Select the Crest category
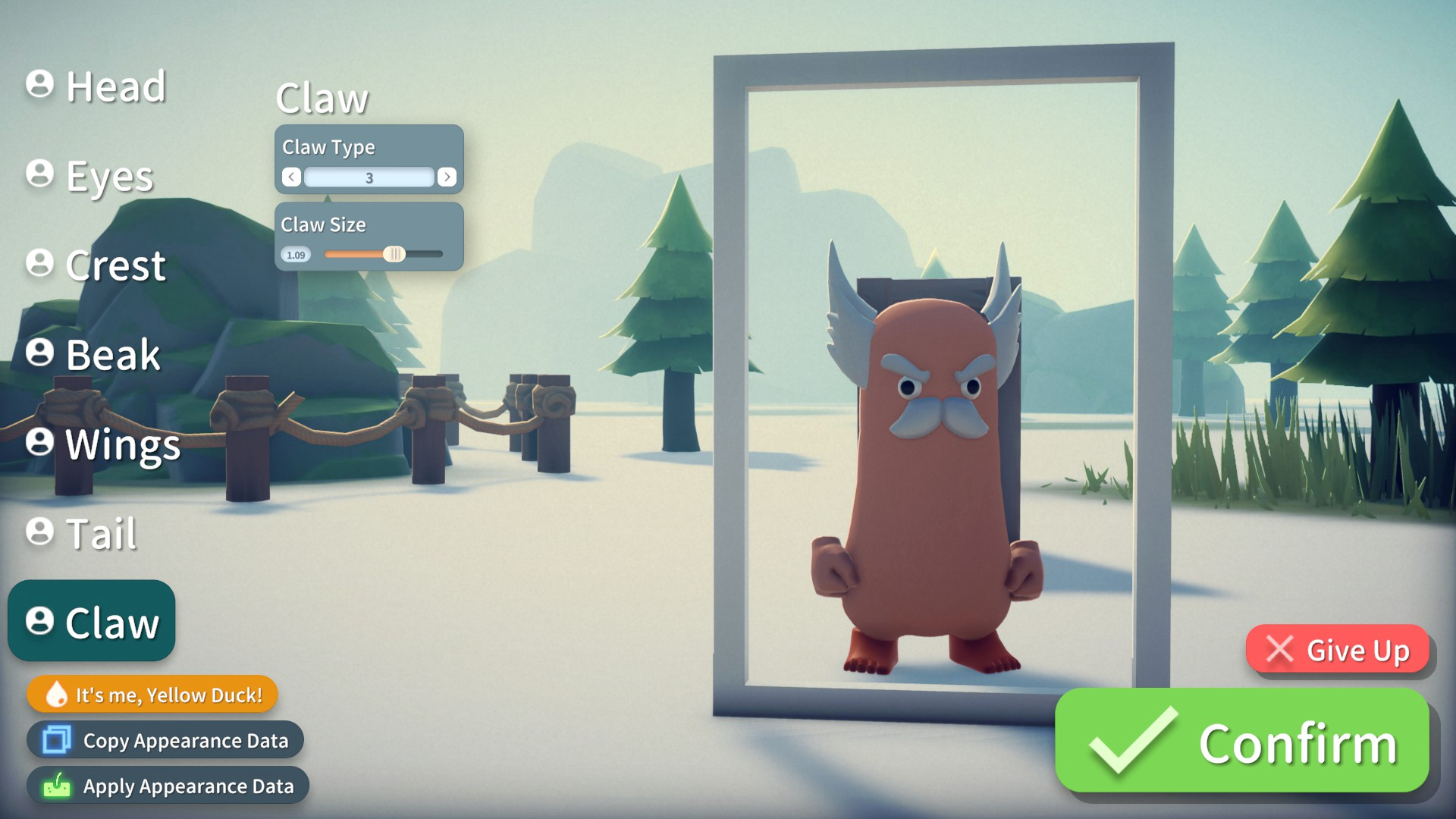Viewport: 1456px width, 819px height. click(96, 265)
